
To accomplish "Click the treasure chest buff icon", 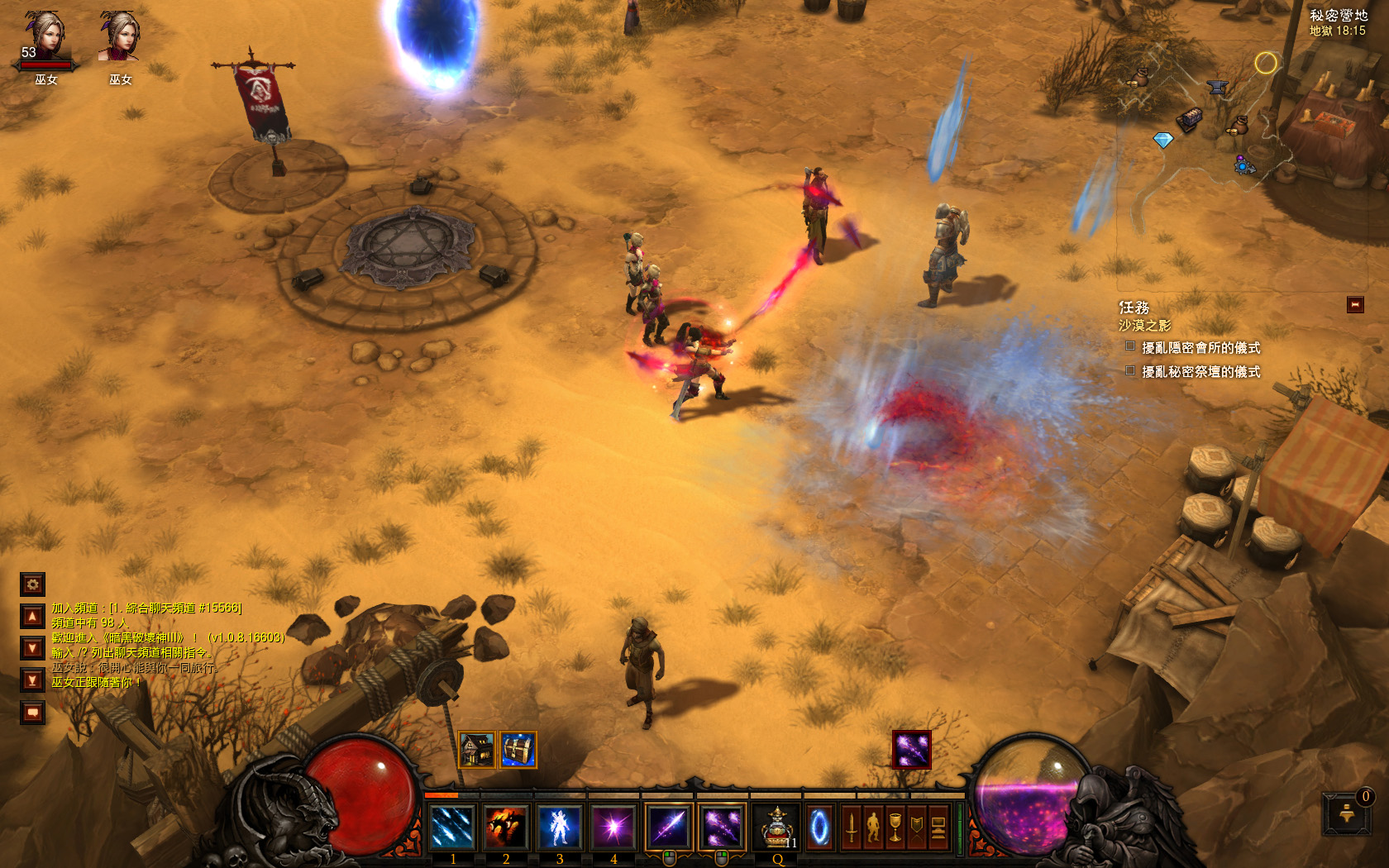I will [x=518, y=750].
